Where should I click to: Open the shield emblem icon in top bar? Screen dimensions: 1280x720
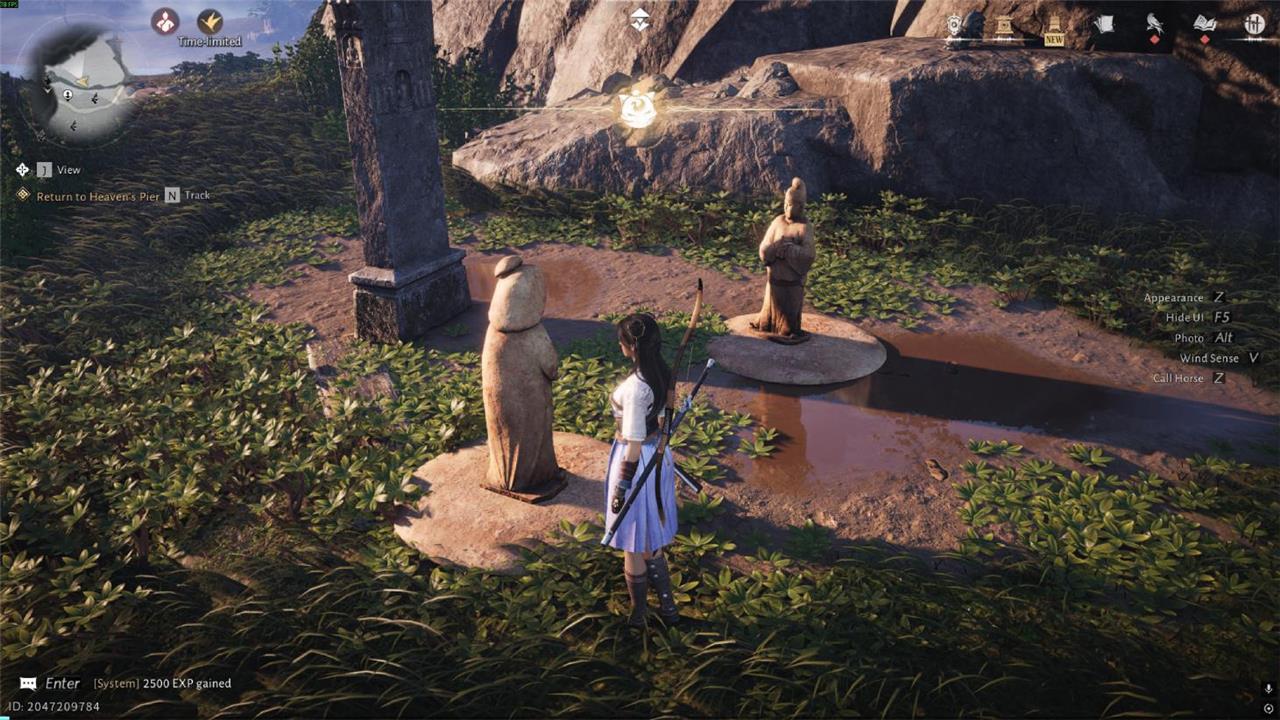click(x=955, y=25)
